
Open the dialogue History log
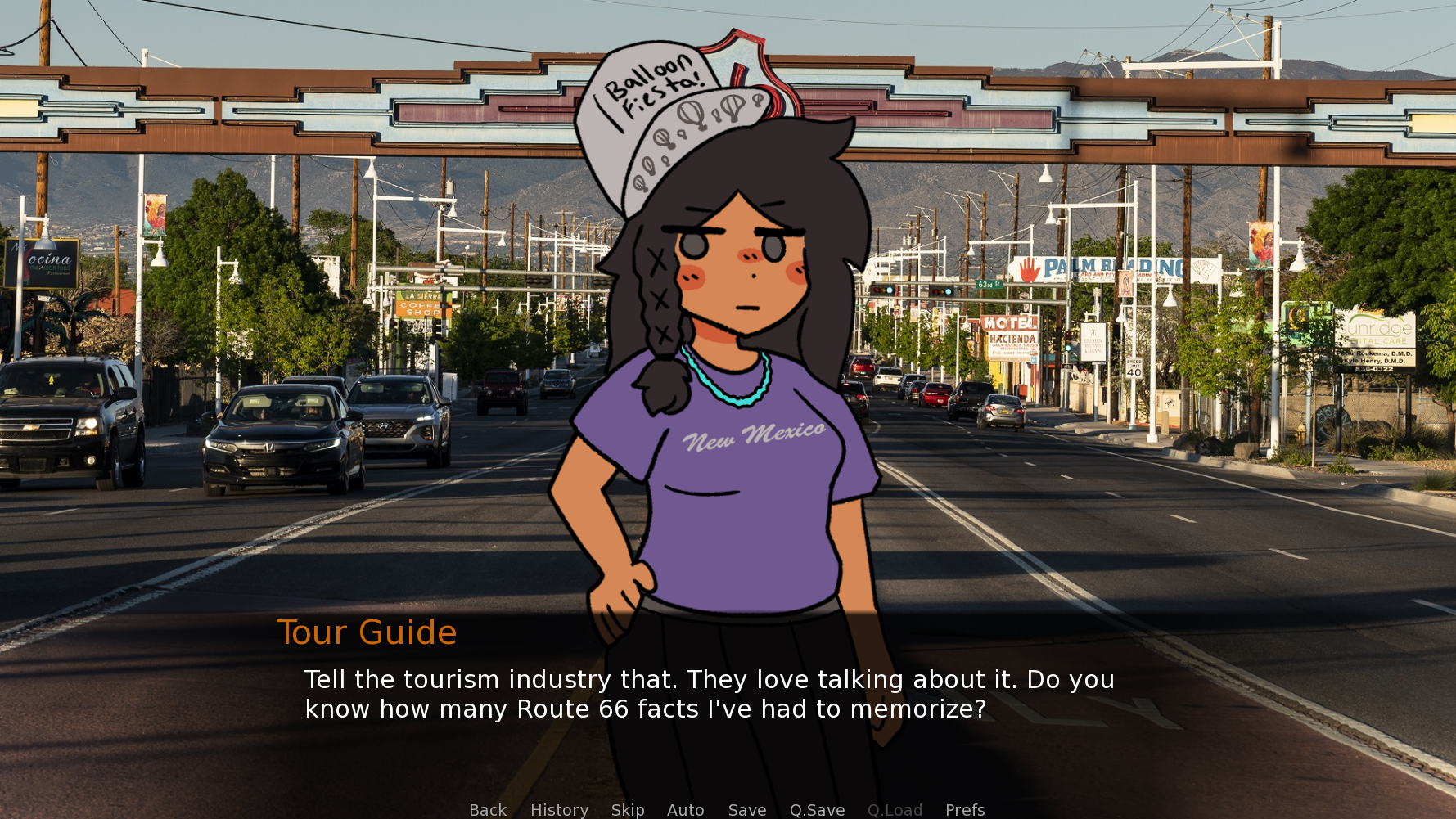point(559,809)
